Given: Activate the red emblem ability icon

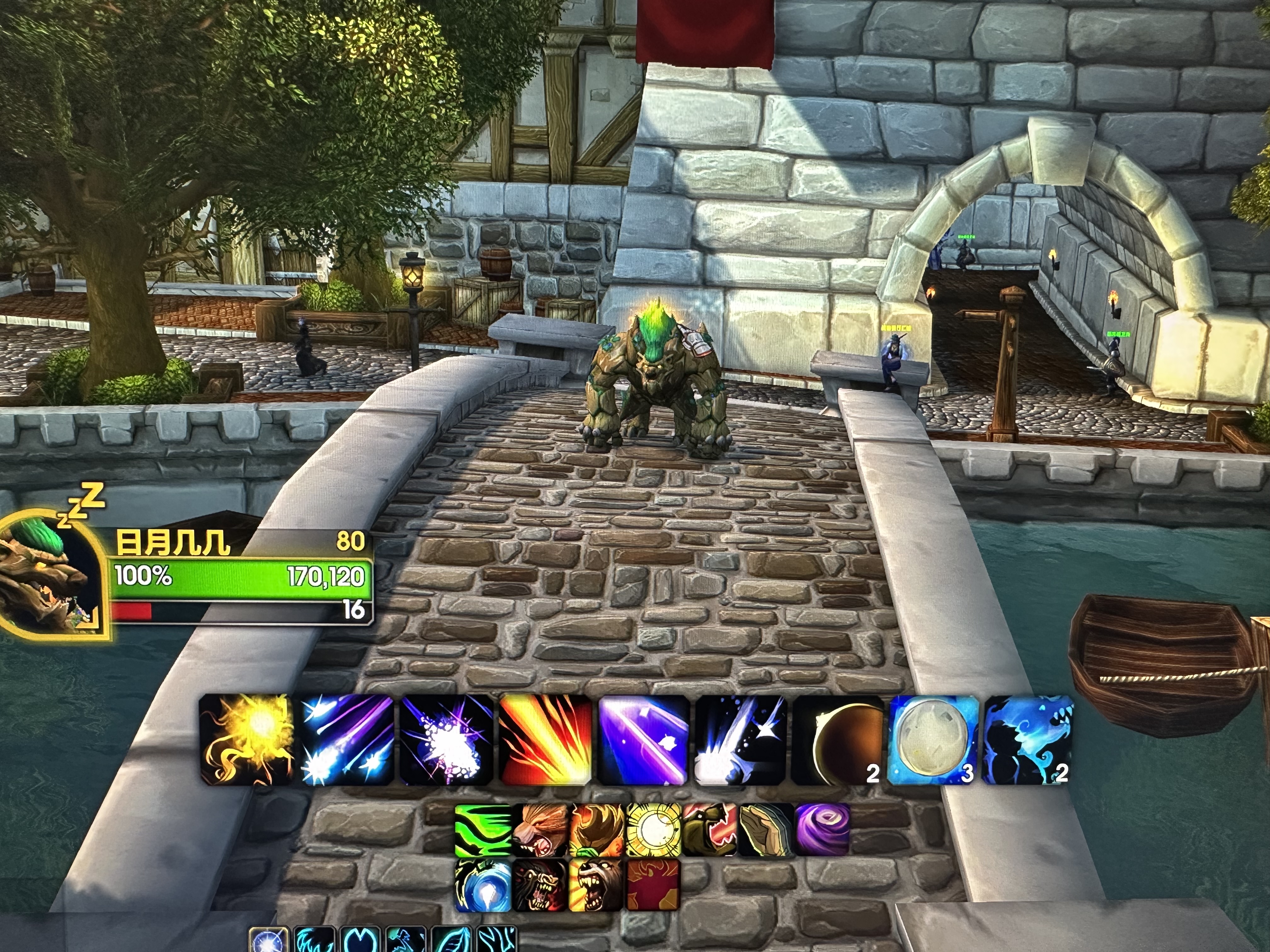Looking at the screenshot, I should (x=653, y=886).
